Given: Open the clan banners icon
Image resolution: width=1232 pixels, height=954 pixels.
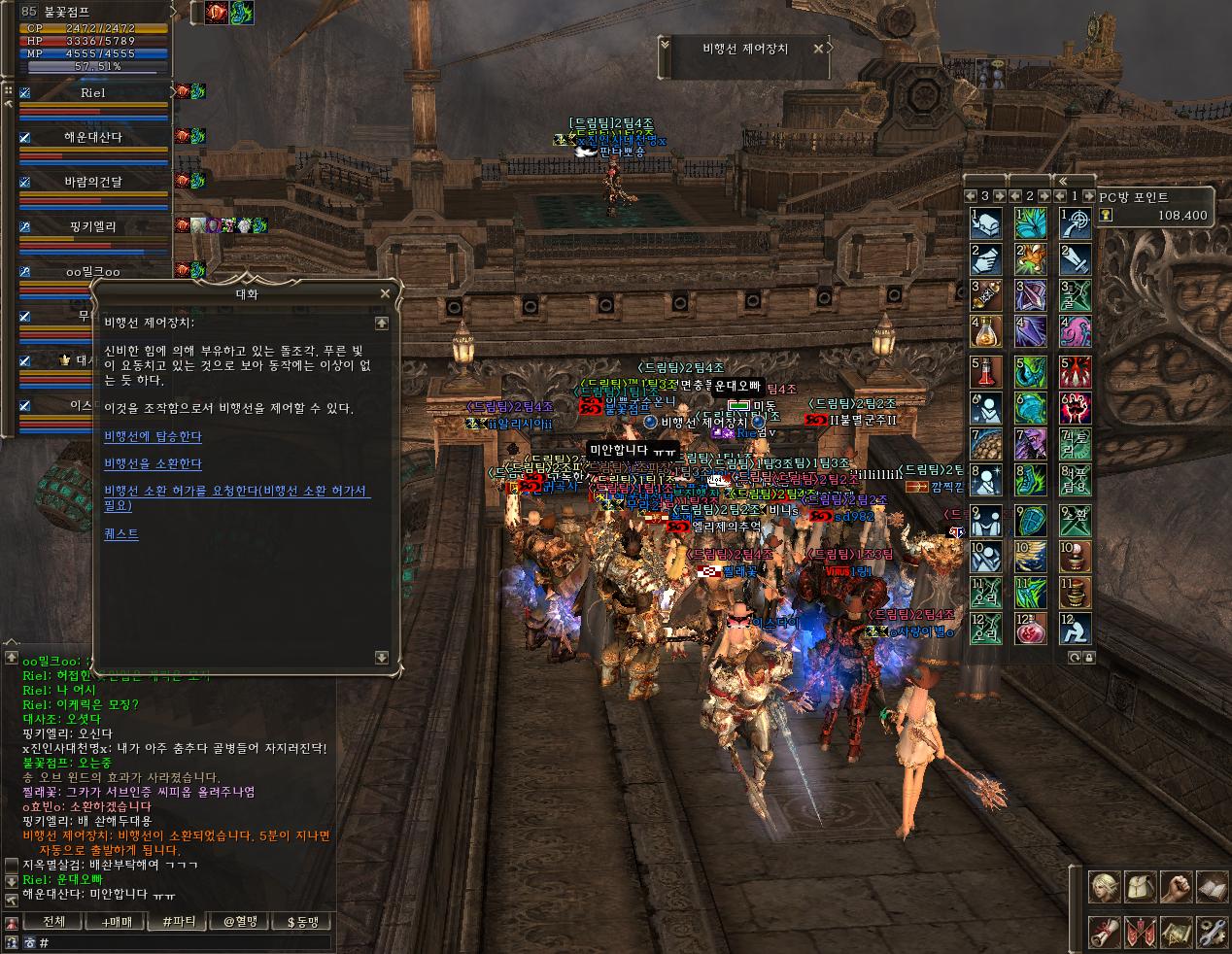Looking at the screenshot, I should [x=1139, y=932].
